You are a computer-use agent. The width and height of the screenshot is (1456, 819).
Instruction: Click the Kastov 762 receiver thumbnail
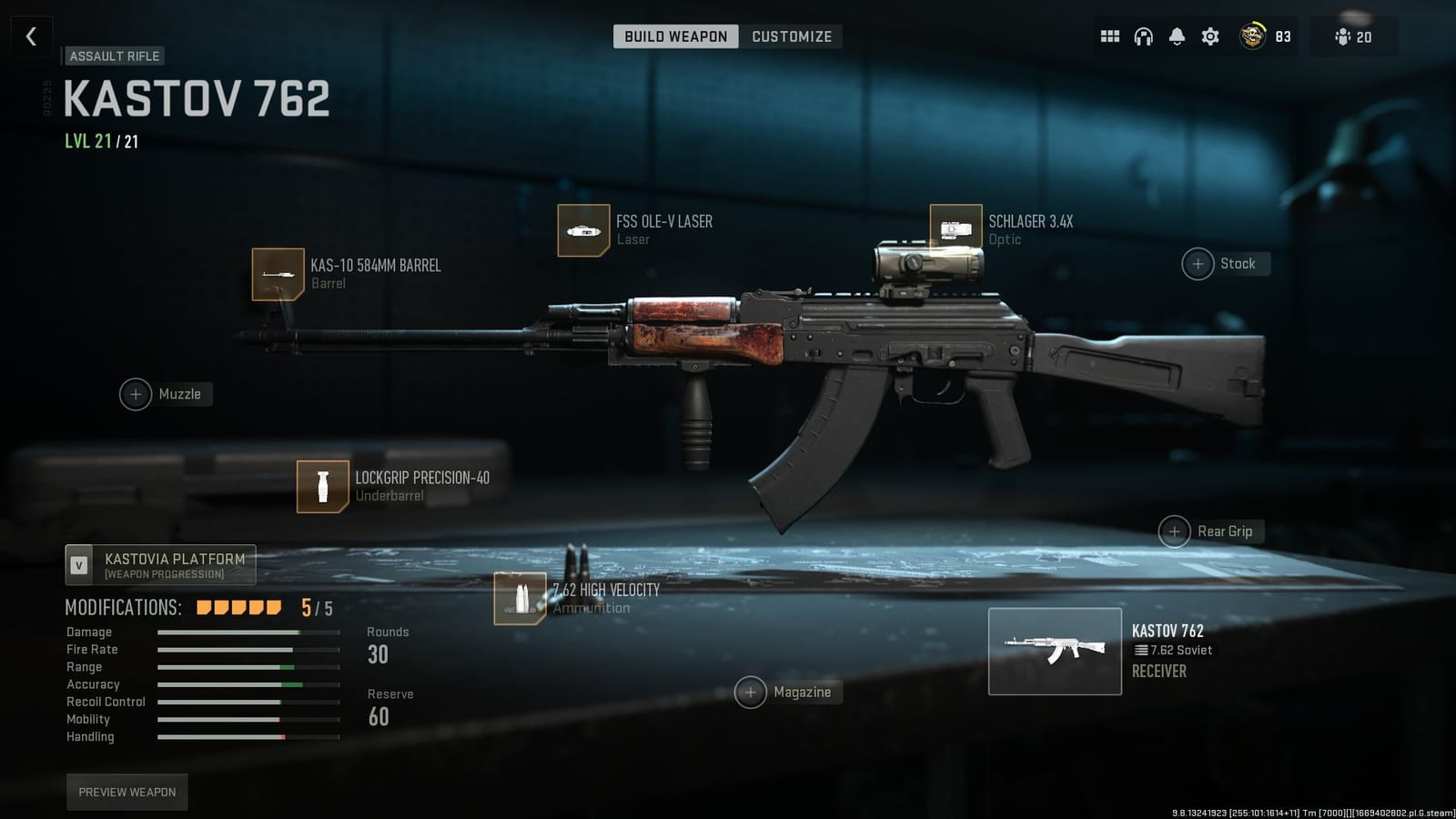pyautogui.click(x=1055, y=651)
